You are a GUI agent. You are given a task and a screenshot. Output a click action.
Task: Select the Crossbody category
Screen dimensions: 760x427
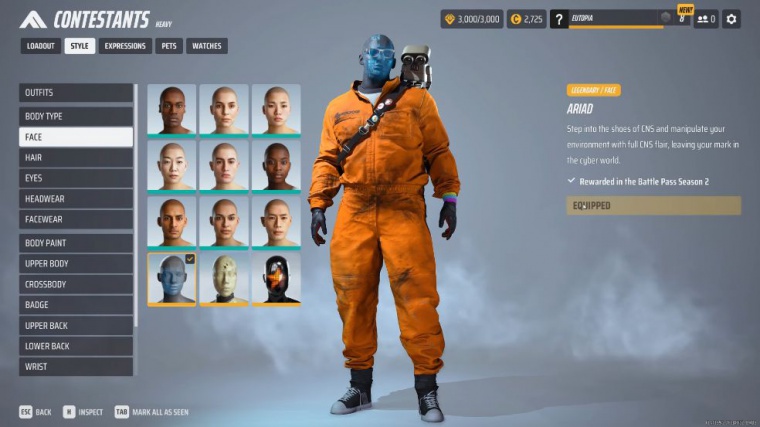(x=76, y=284)
